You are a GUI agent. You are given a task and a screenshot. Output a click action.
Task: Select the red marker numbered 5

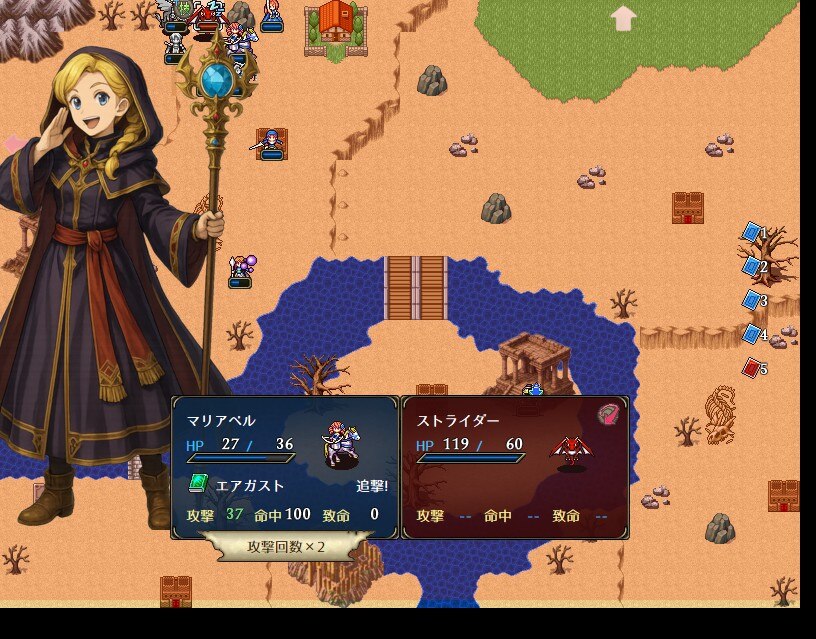(x=752, y=368)
